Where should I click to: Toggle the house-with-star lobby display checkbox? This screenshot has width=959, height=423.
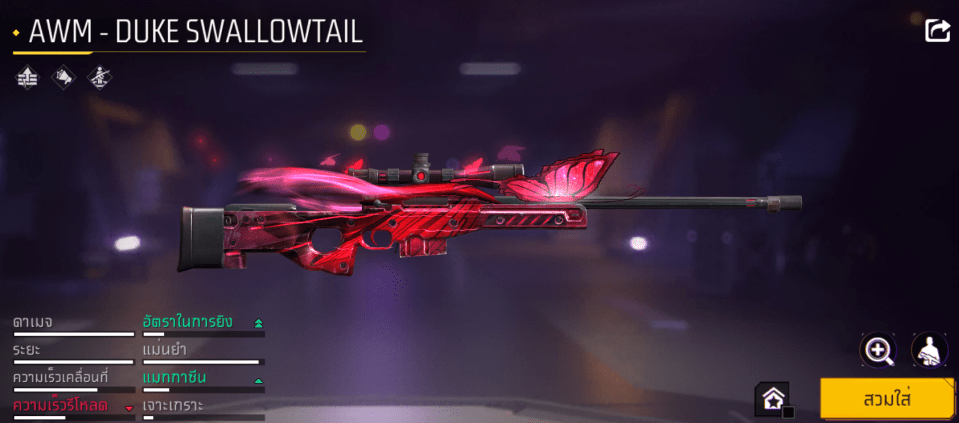point(774,399)
